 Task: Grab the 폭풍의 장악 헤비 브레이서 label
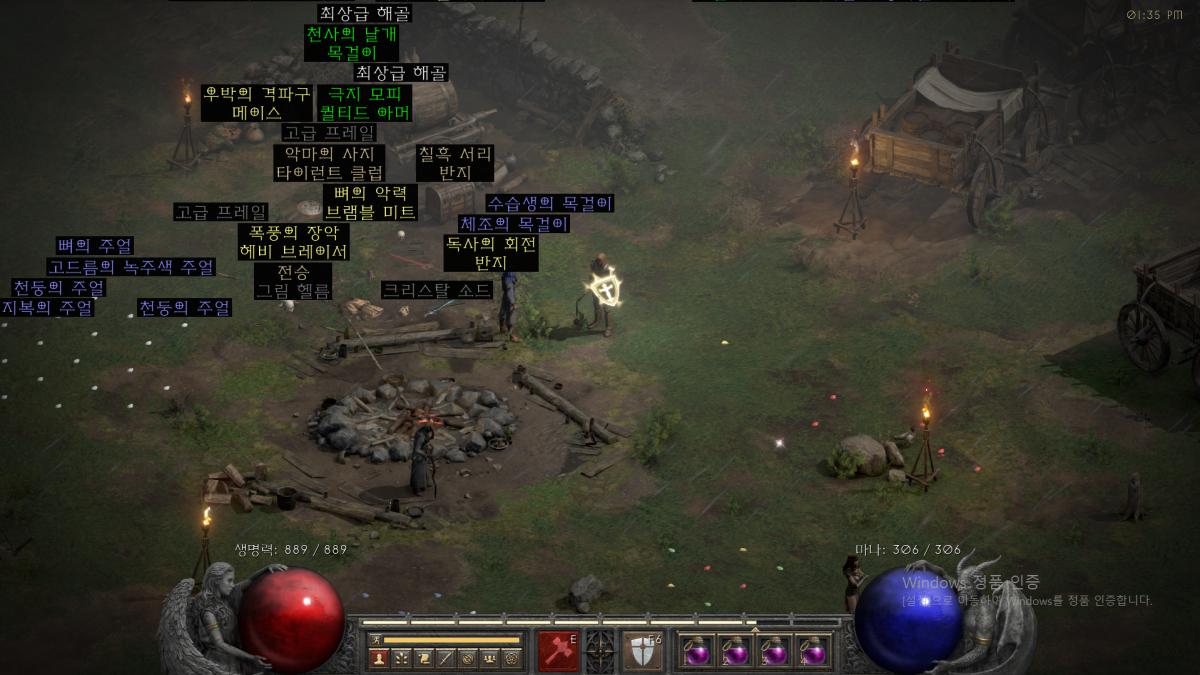[x=294, y=242]
